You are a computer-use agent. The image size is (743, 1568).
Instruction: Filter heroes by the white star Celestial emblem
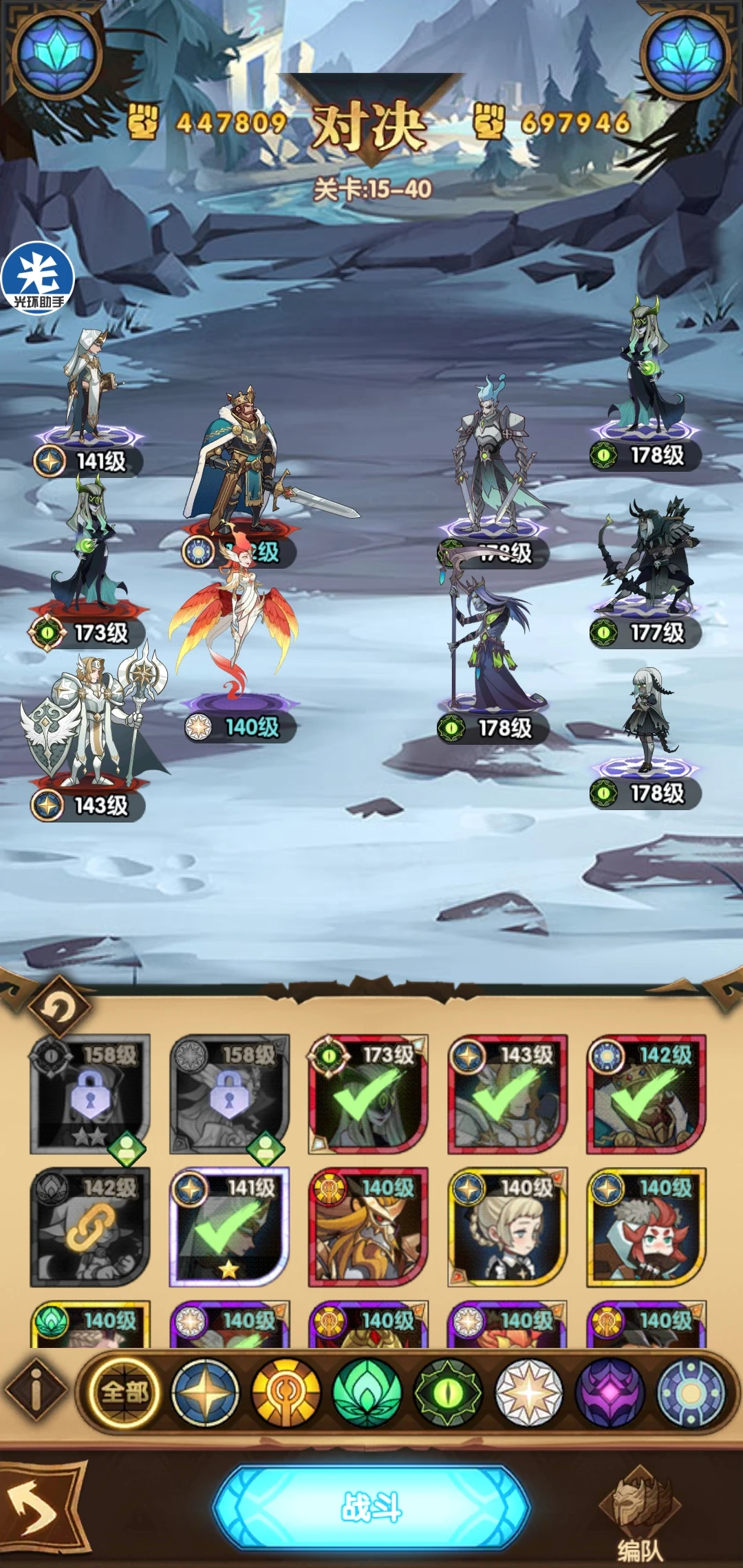529,1393
